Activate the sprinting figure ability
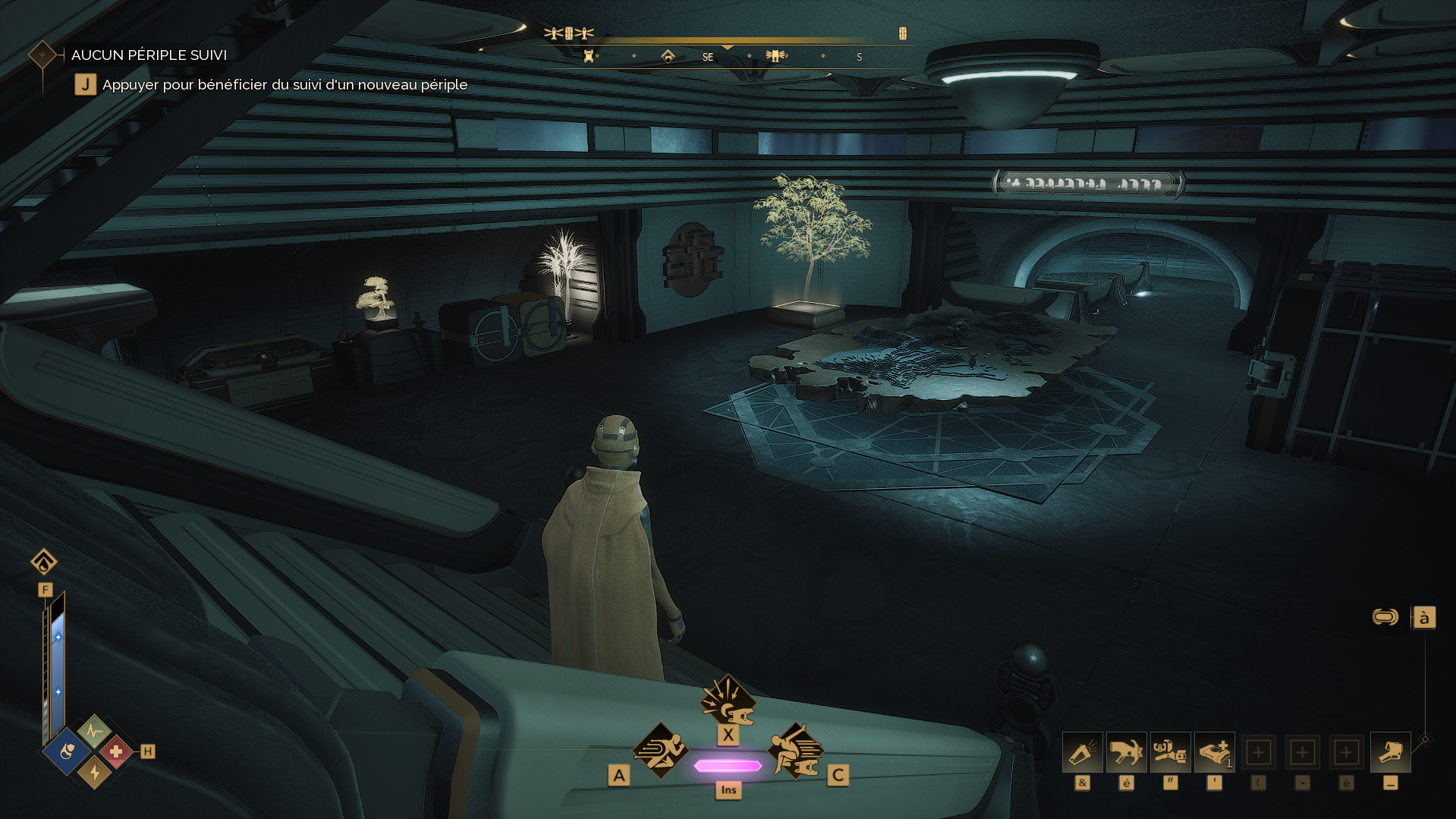Screen dimensions: 1456x819 (x=661, y=751)
